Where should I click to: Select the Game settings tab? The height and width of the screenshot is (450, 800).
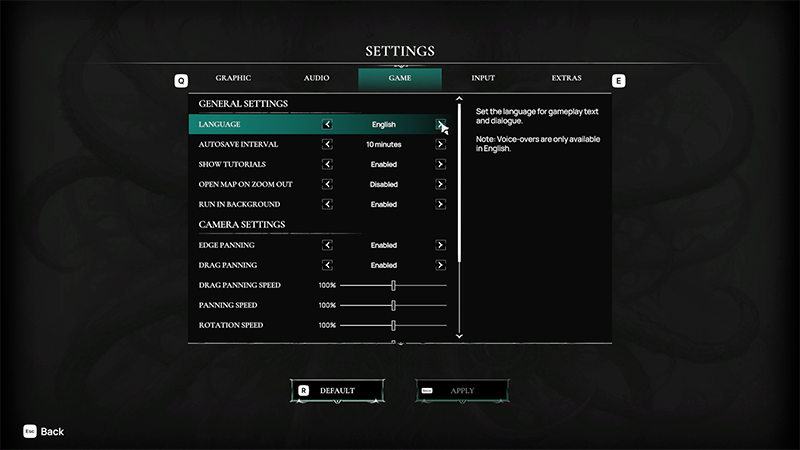coord(399,78)
